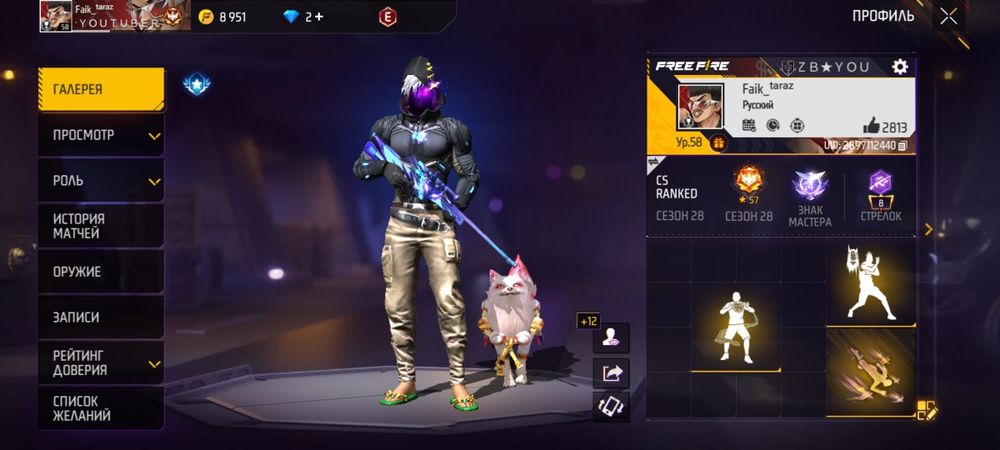This screenshot has height=450, width=1000.
Task: Open История матчей
Action: click(x=101, y=226)
